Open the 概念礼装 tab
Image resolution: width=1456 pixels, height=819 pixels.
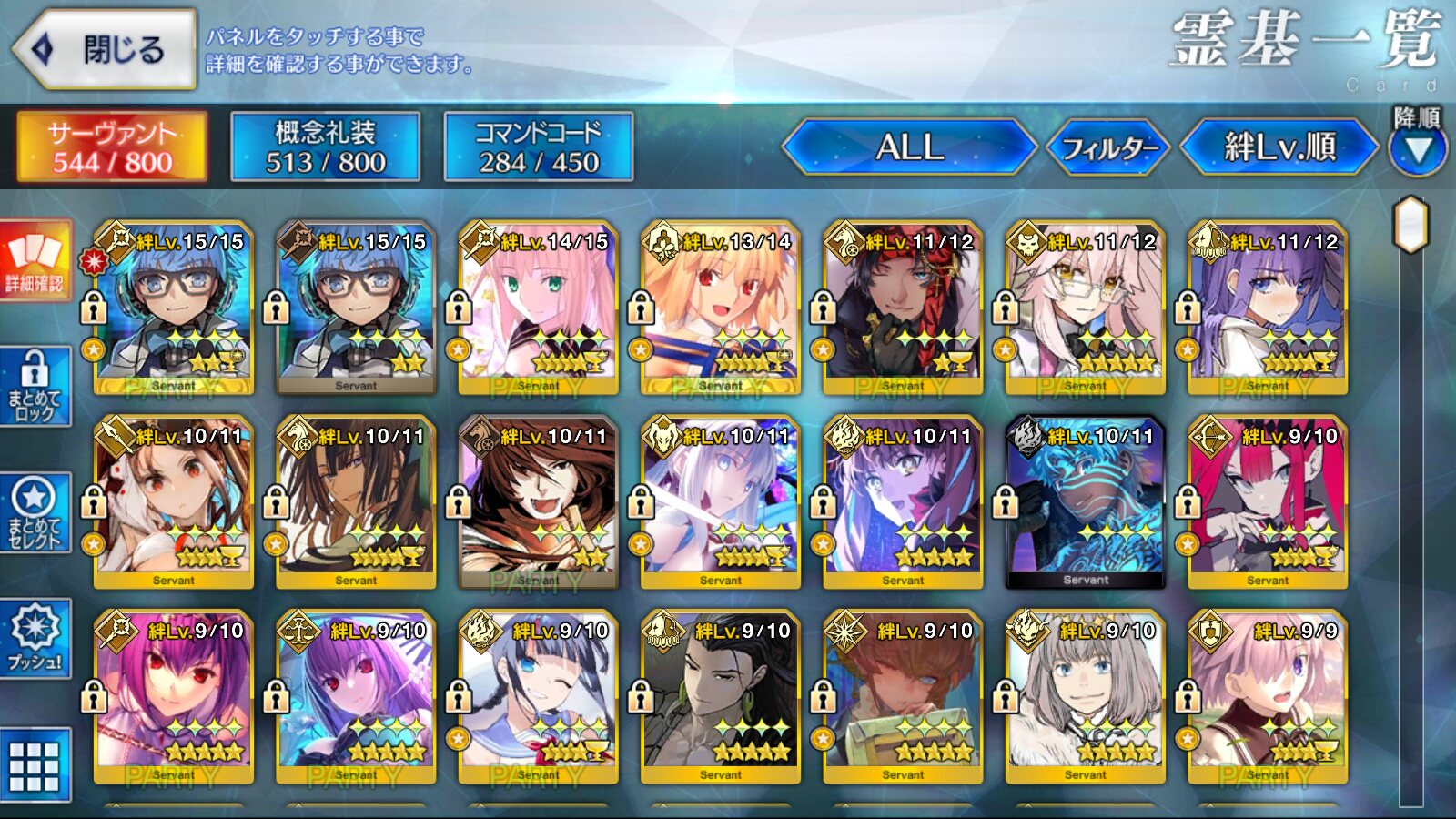(325, 147)
